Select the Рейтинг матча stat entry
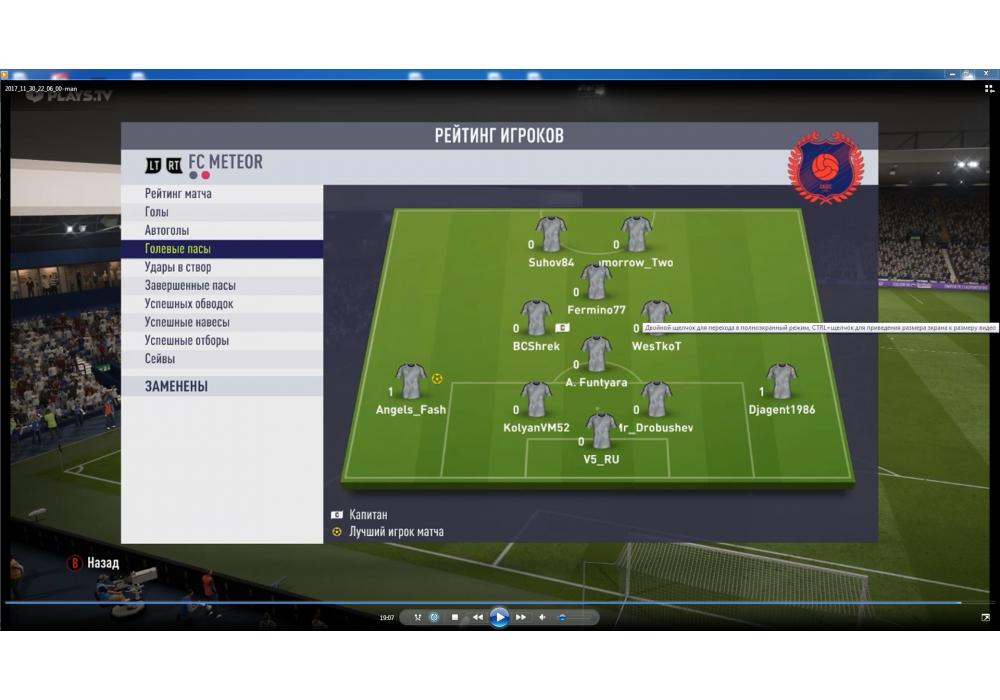 (178, 194)
